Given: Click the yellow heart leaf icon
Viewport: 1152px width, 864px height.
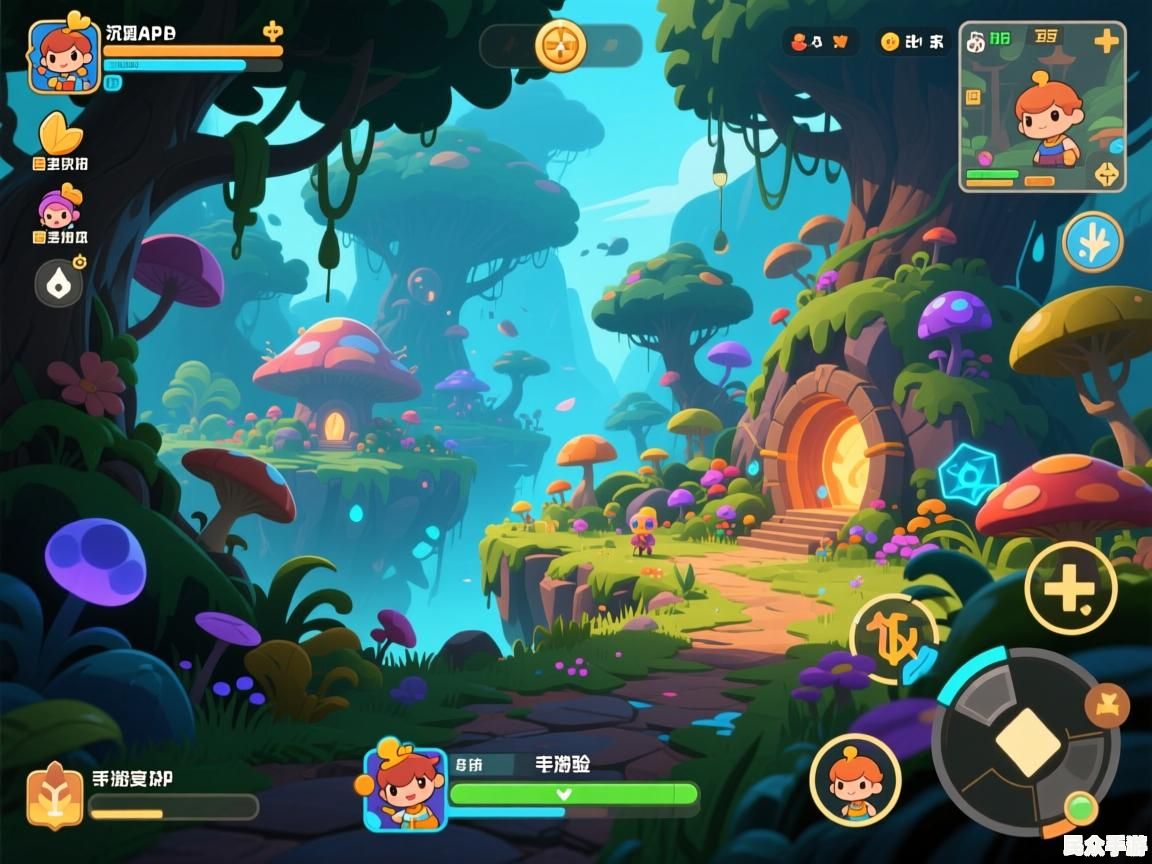Looking at the screenshot, I should click(x=60, y=133).
